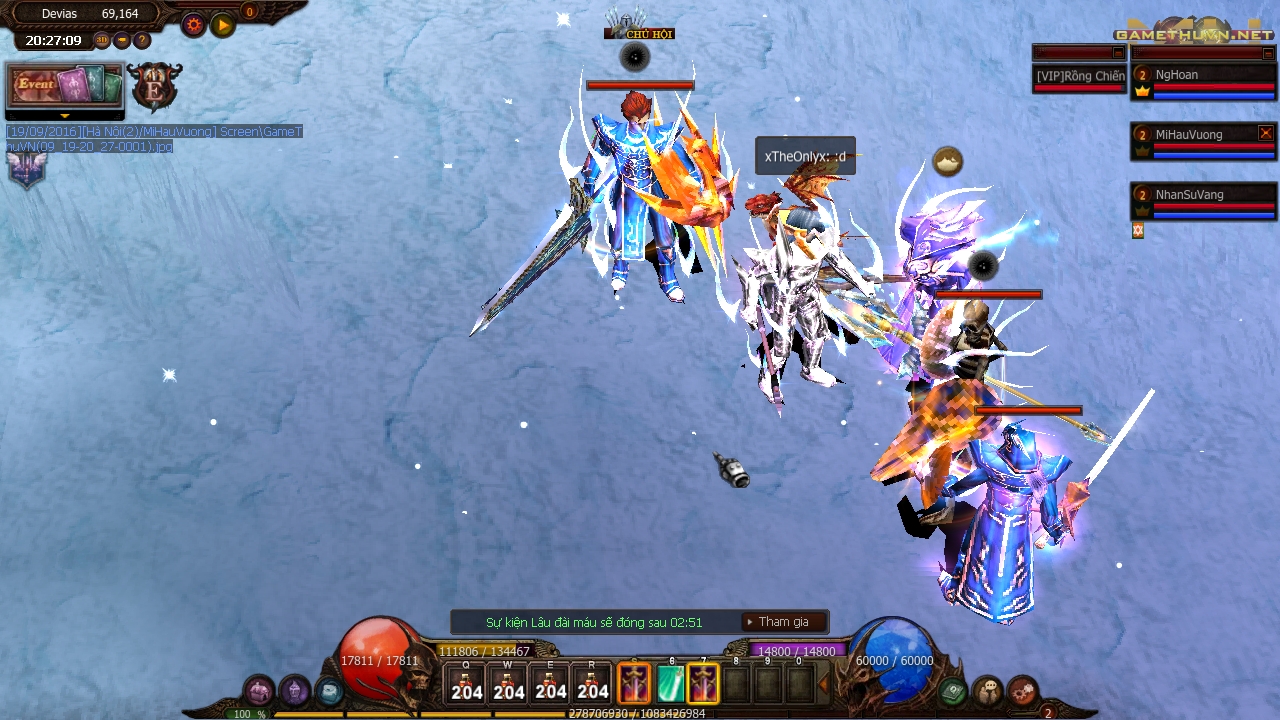
Task: Toggle the 3D view mode button
Action: click(x=101, y=40)
